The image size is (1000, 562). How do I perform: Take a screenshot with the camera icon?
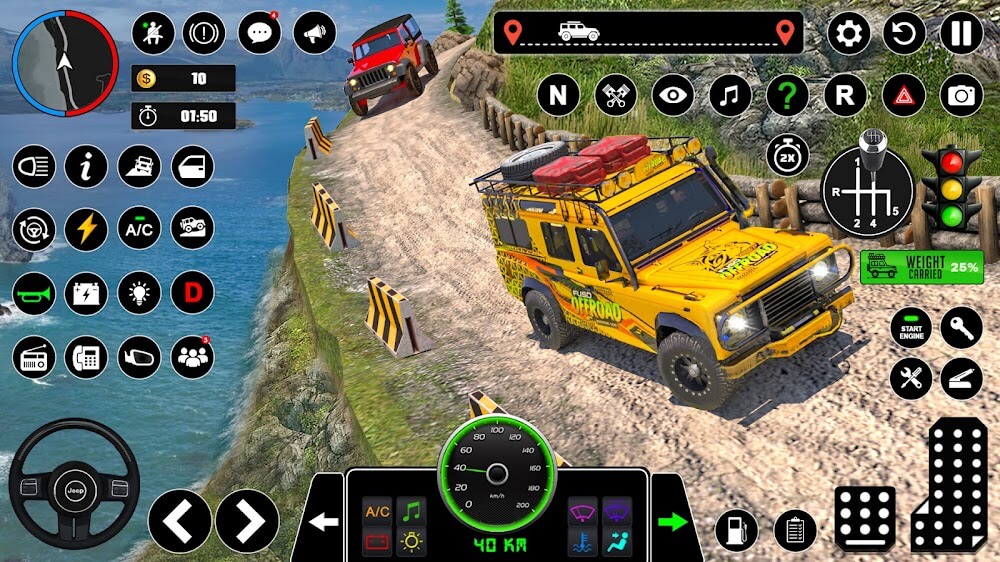(x=961, y=96)
